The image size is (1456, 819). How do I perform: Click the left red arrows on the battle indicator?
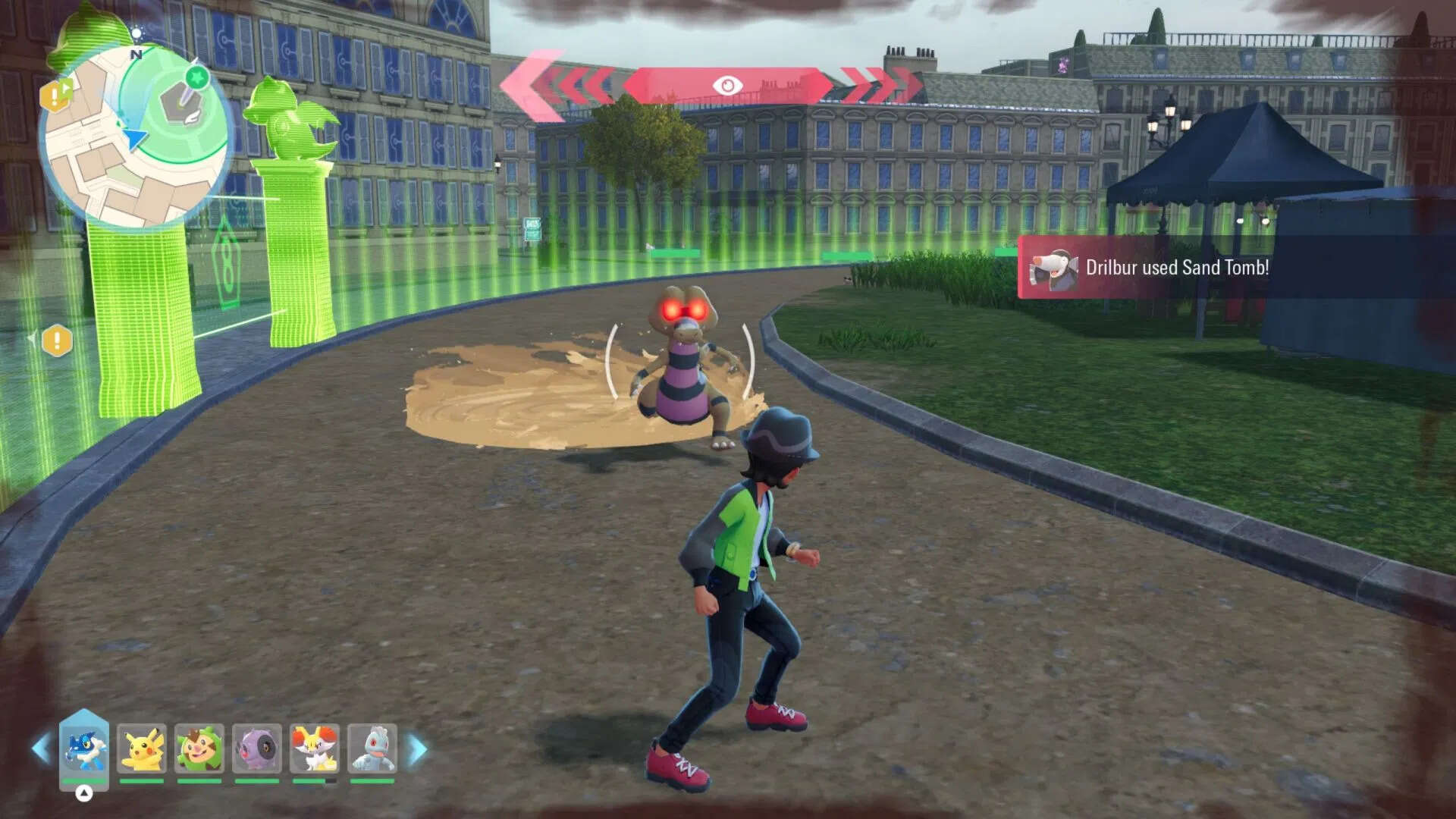click(x=565, y=83)
